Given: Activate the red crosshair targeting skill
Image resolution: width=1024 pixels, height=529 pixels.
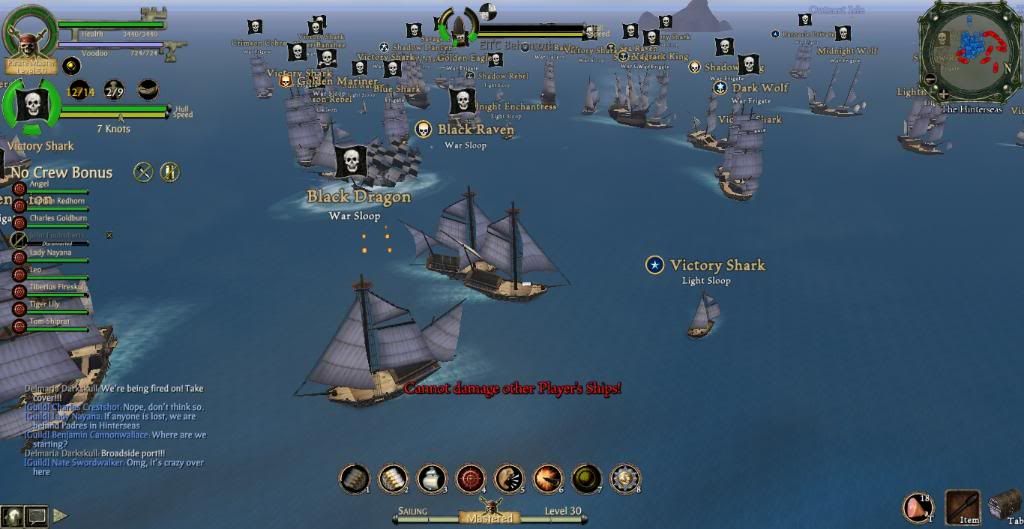Looking at the screenshot, I should point(471,478).
